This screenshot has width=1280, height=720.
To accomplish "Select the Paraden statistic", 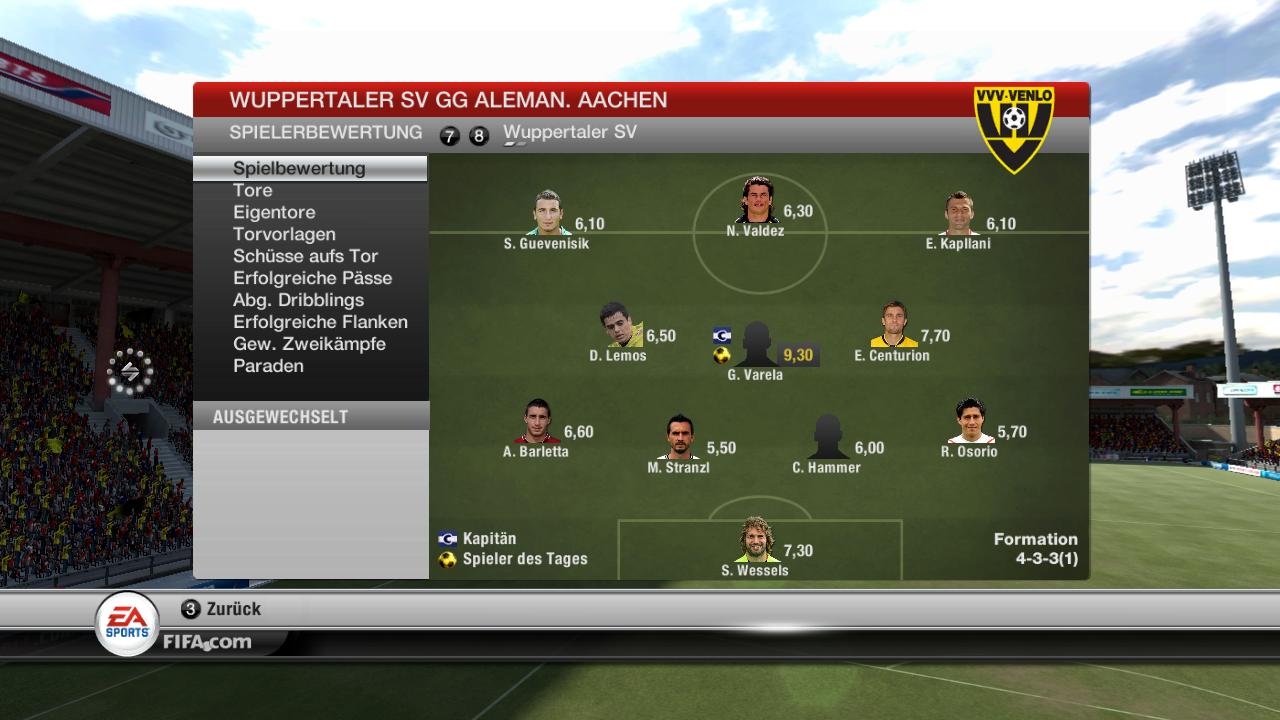I will 268,366.
